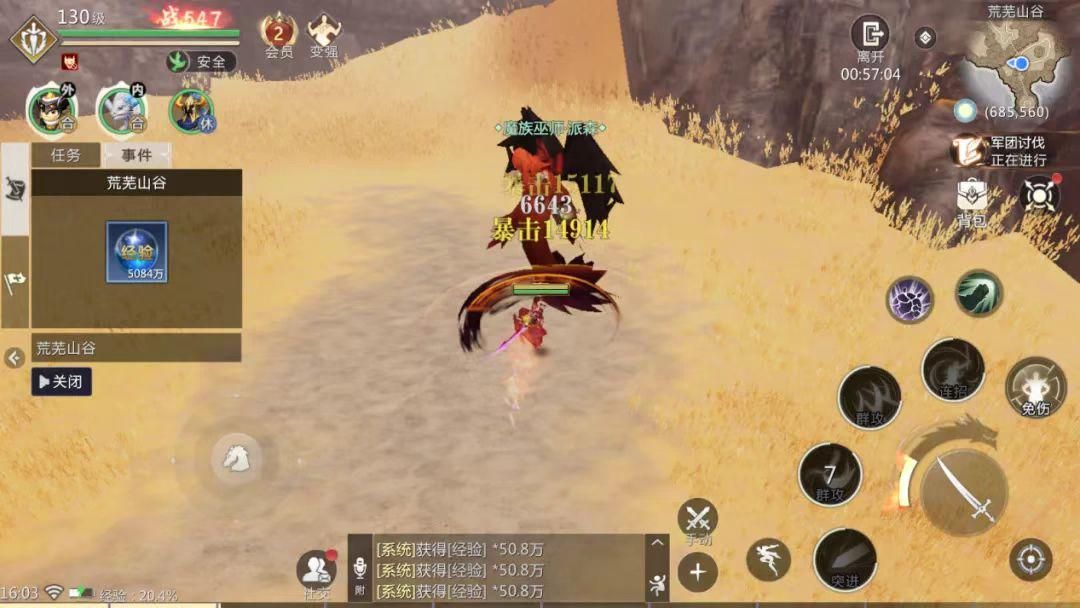Select the 经验 5084万 reward icon
This screenshot has height=608, width=1080.
[137, 252]
